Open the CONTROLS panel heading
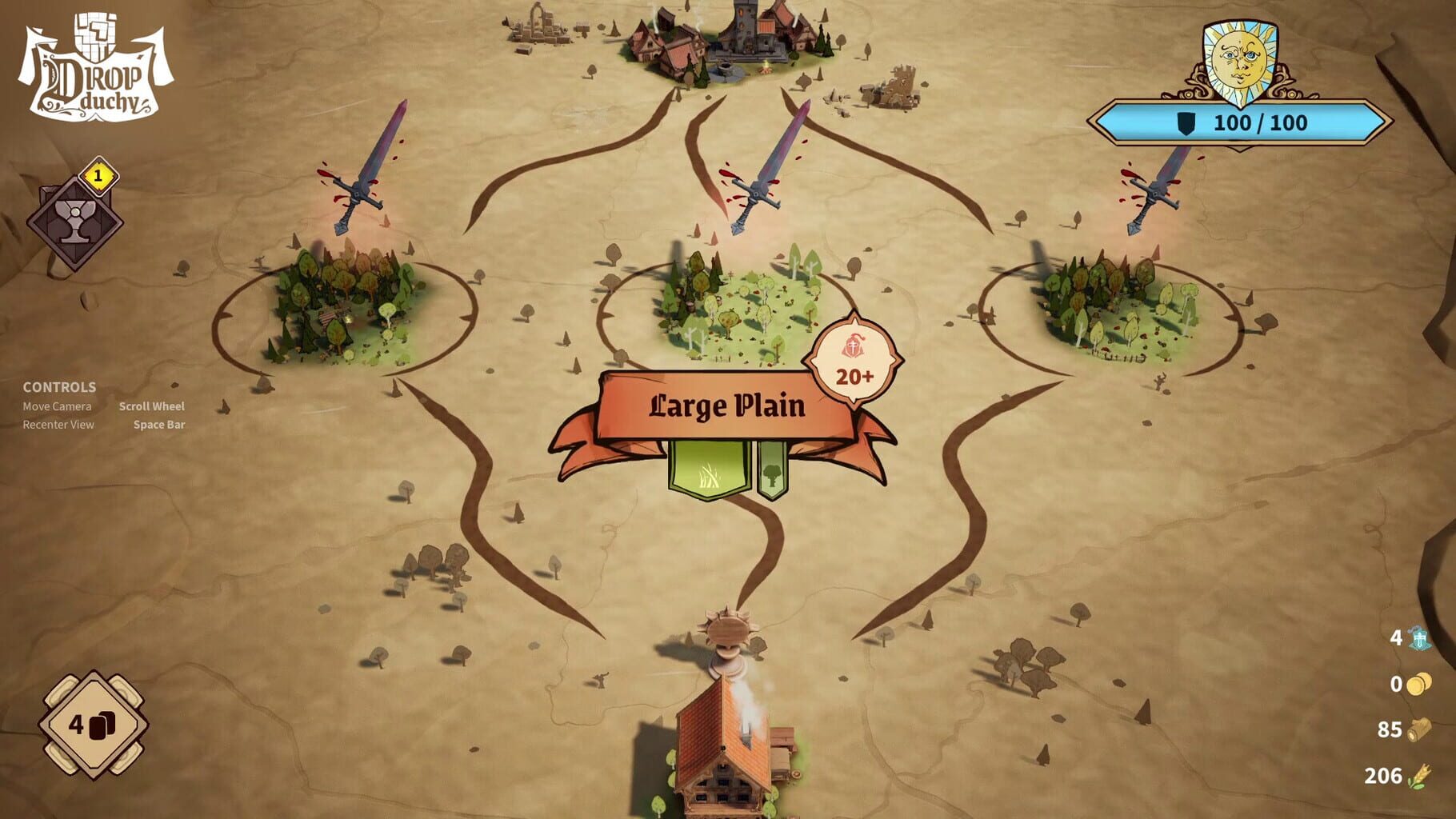Image resolution: width=1456 pixels, height=819 pixels. [59, 387]
